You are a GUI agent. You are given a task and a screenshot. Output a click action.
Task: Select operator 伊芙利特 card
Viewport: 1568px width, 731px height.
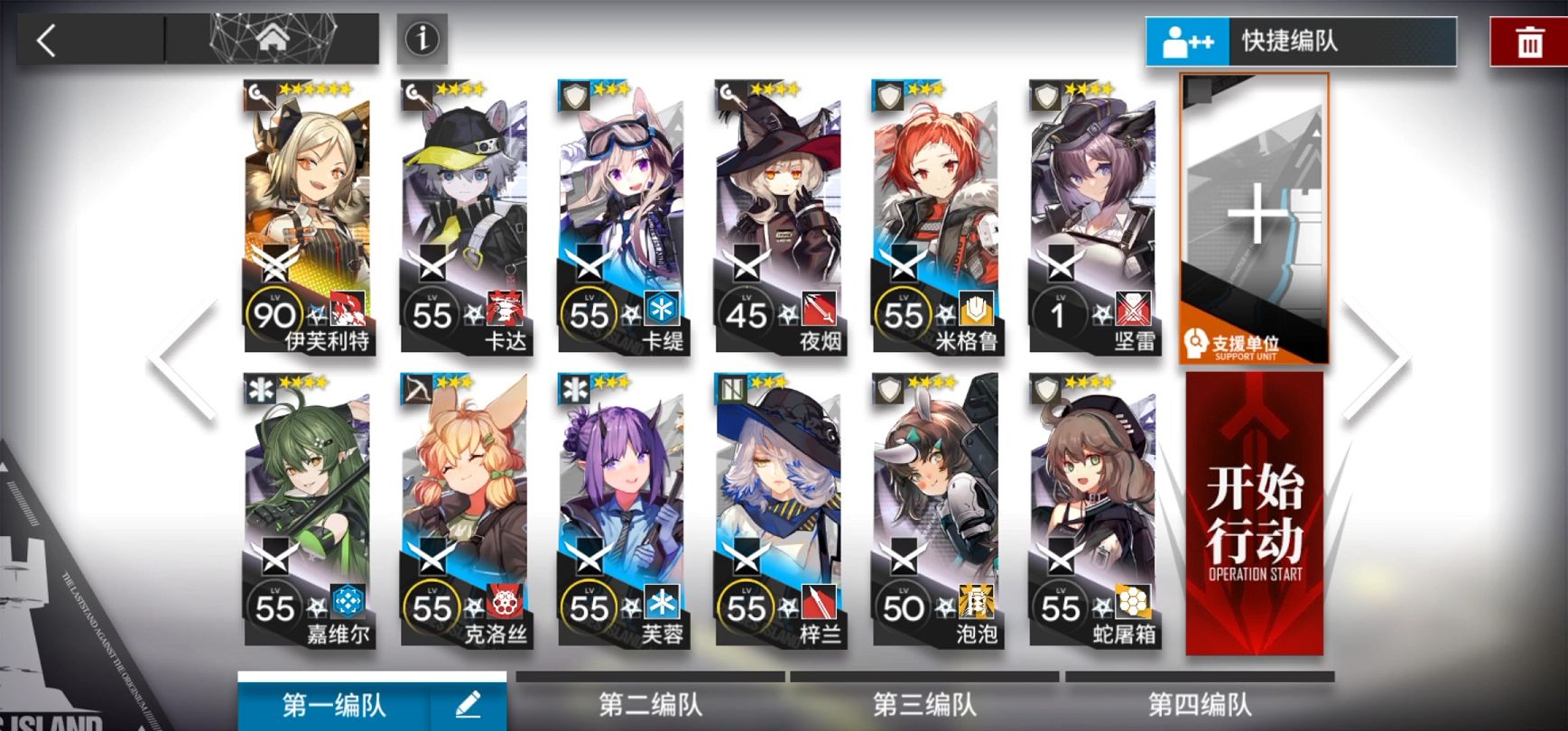pos(307,217)
